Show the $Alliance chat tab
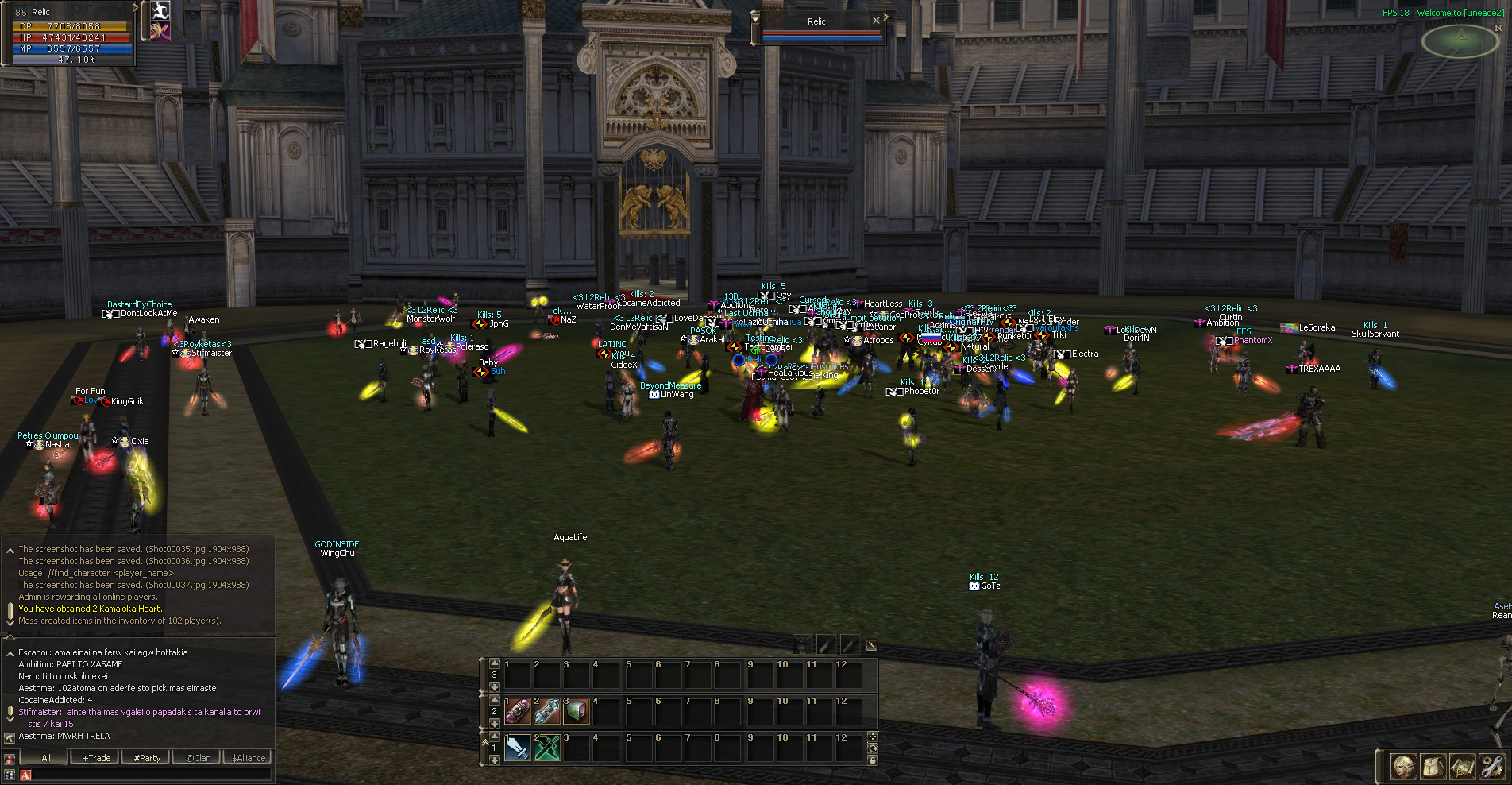1512x785 pixels. [249, 758]
